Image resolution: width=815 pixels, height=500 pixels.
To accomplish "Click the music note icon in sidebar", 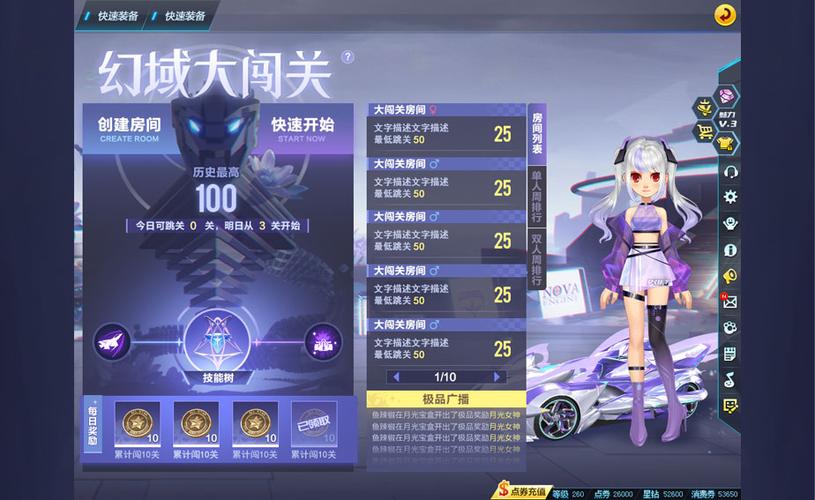I will 730,379.
